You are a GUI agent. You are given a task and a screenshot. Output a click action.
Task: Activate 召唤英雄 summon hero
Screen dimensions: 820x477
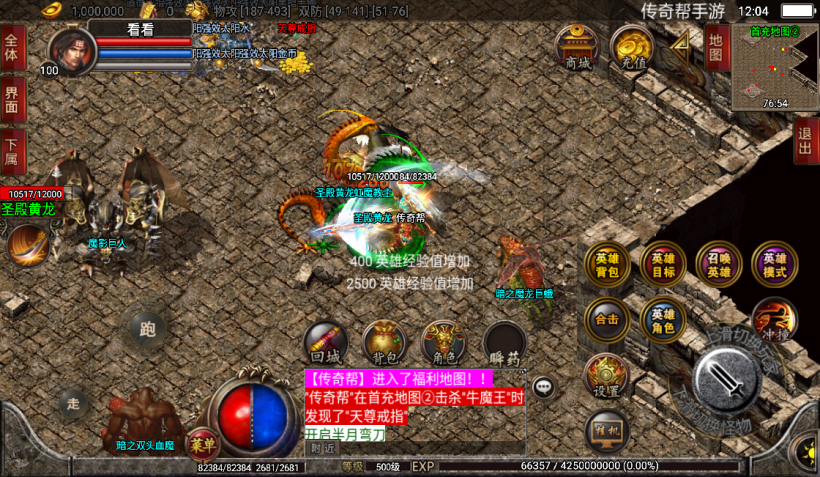click(719, 264)
